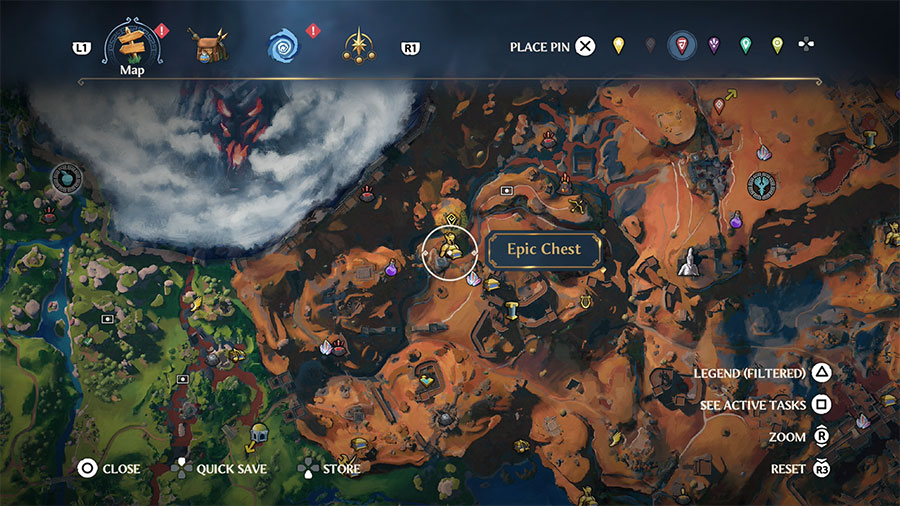Click the white statue map marker
This screenshot has height=506, width=900.
[x=689, y=262]
